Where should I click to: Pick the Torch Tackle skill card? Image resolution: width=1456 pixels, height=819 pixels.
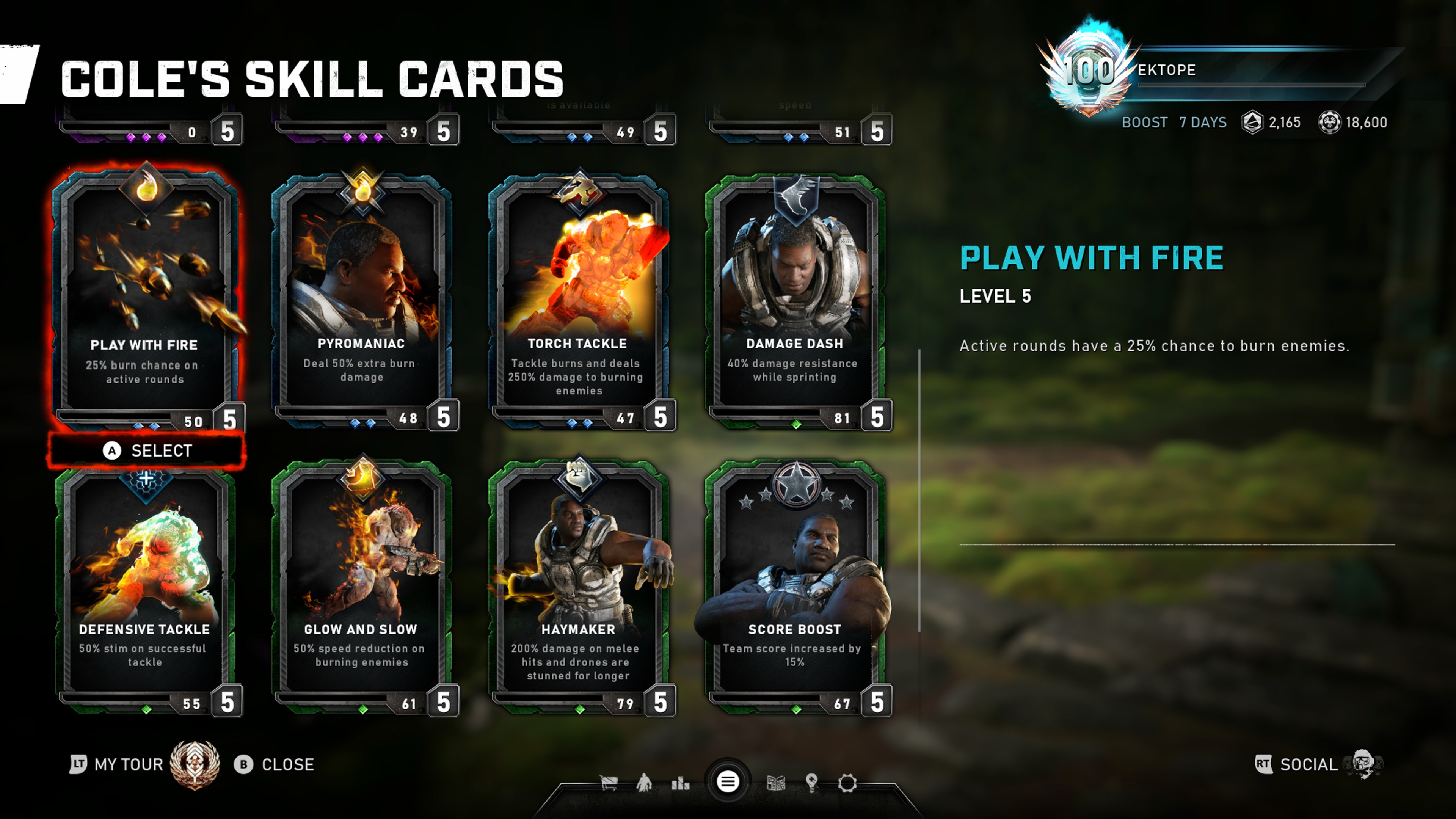pyautogui.click(x=578, y=294)
